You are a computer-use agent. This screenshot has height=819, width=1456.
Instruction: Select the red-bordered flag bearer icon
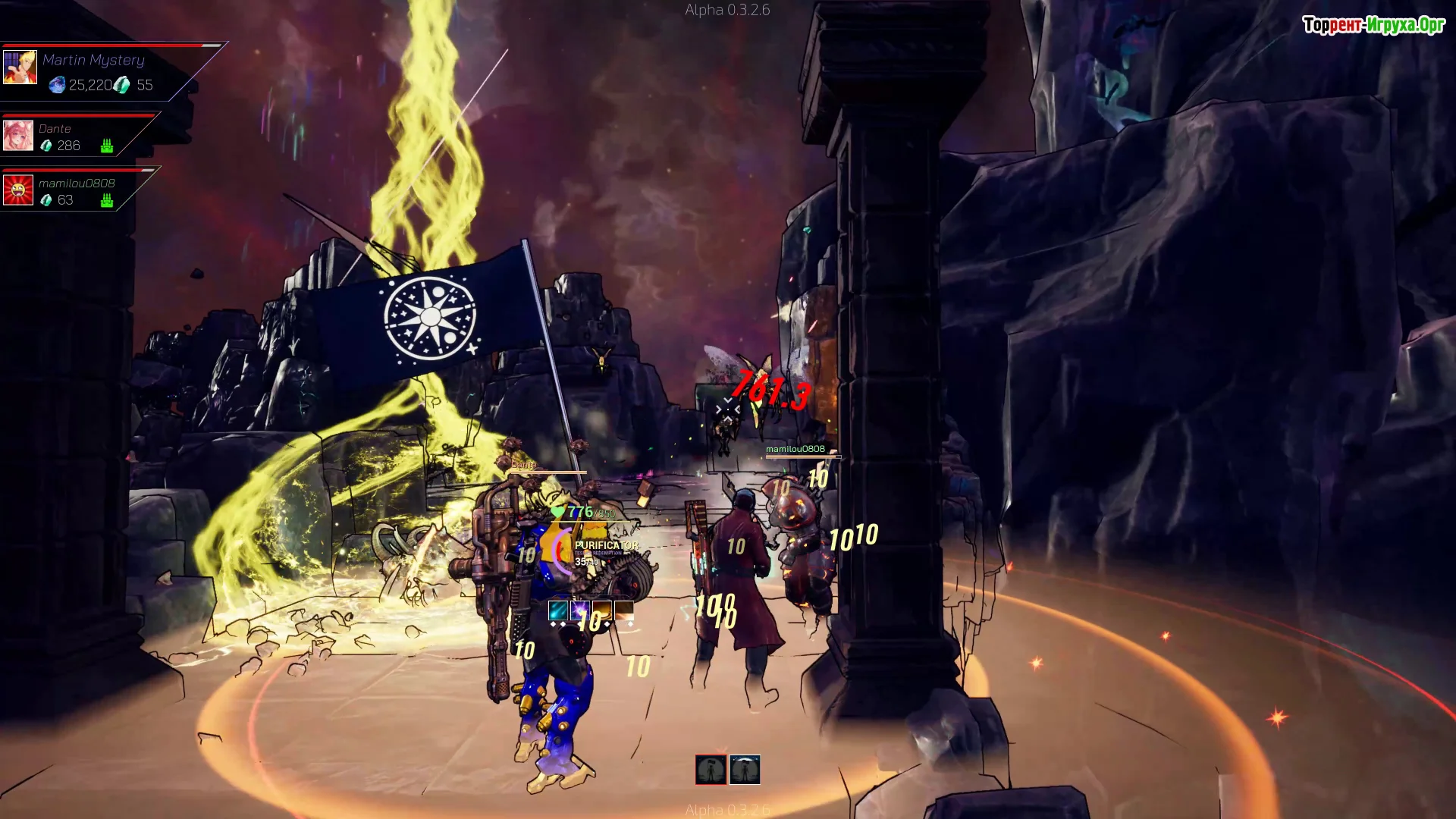tap(711, 770)
